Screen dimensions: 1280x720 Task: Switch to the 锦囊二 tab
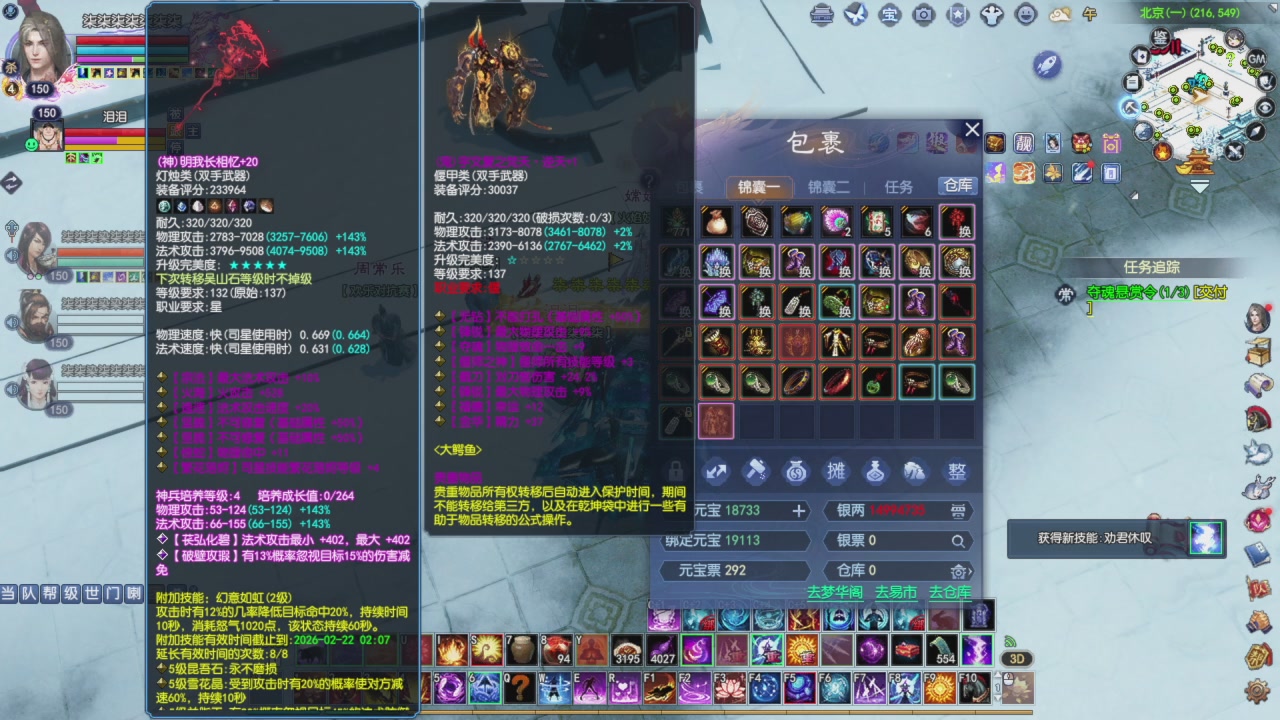(x=830, y=186)
